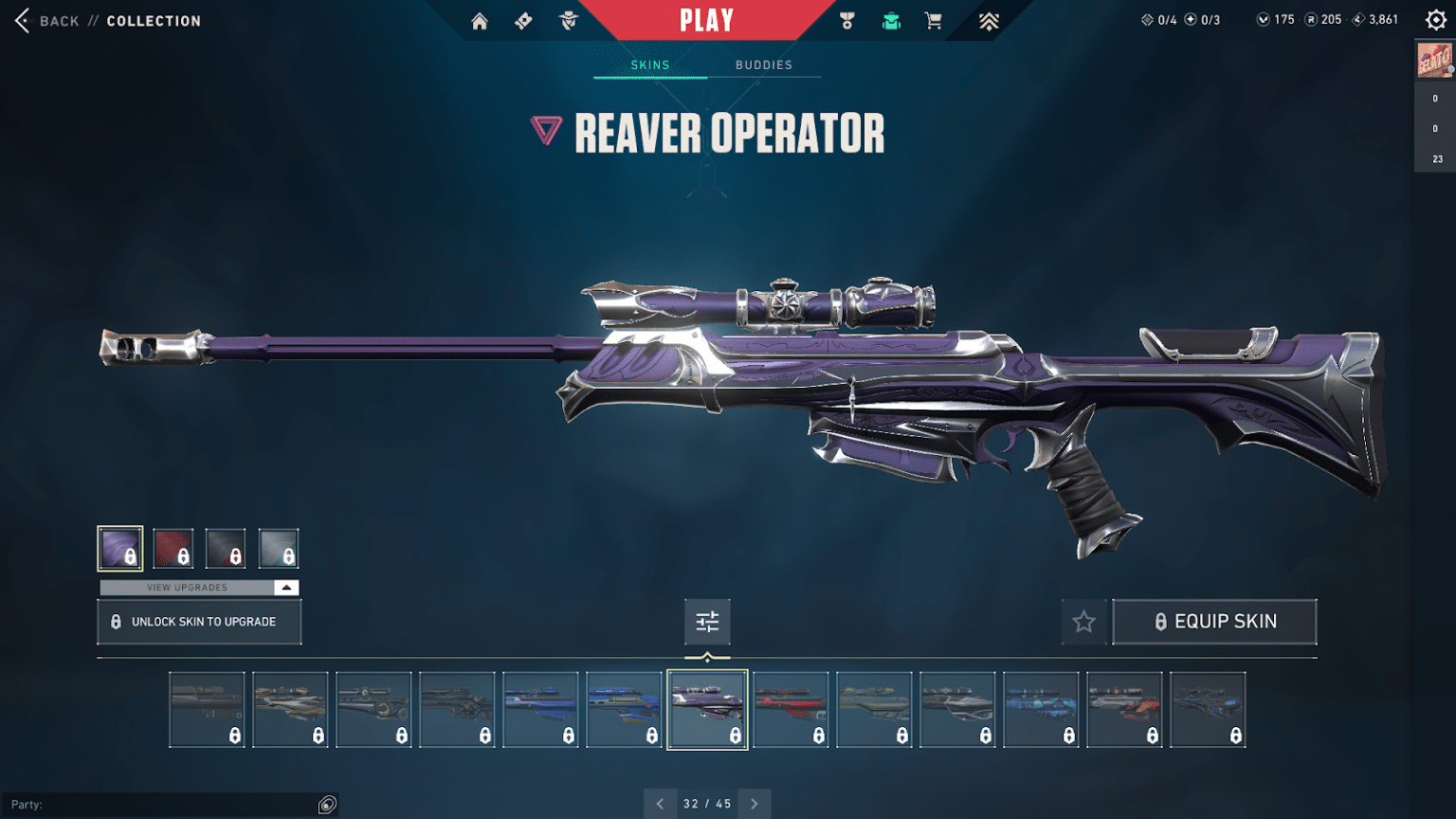The image size is (1456, 819).
Task: Select the red Reaver variant swatch
Action: (173, 548)
